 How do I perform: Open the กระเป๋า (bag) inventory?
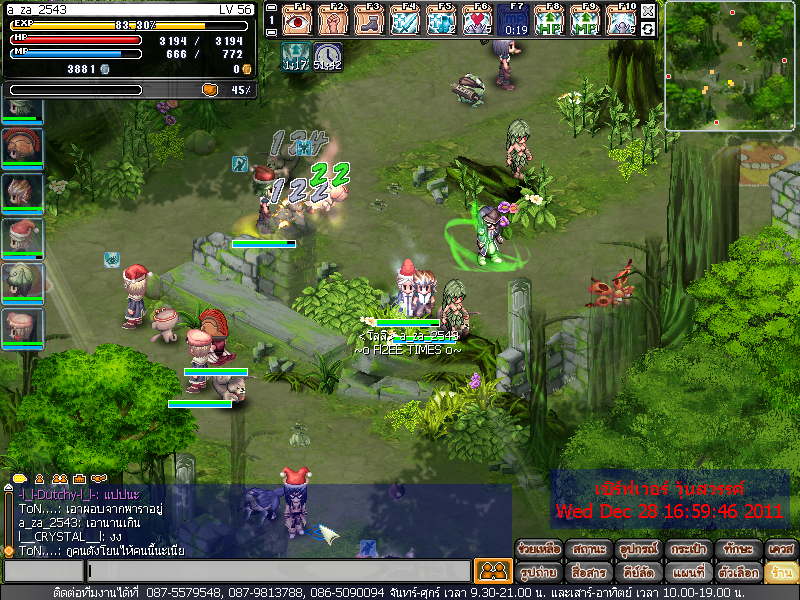[686, 550]
